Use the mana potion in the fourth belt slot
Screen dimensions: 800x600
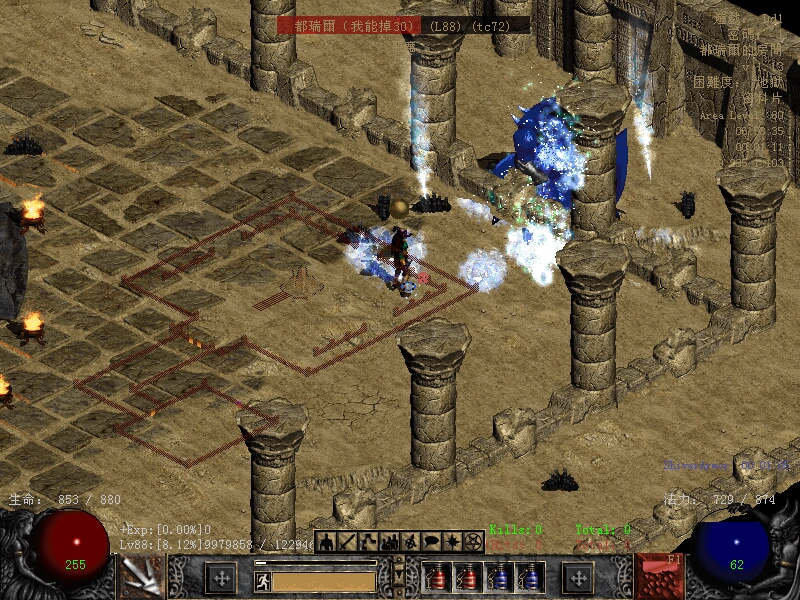(x=529, y=578)
